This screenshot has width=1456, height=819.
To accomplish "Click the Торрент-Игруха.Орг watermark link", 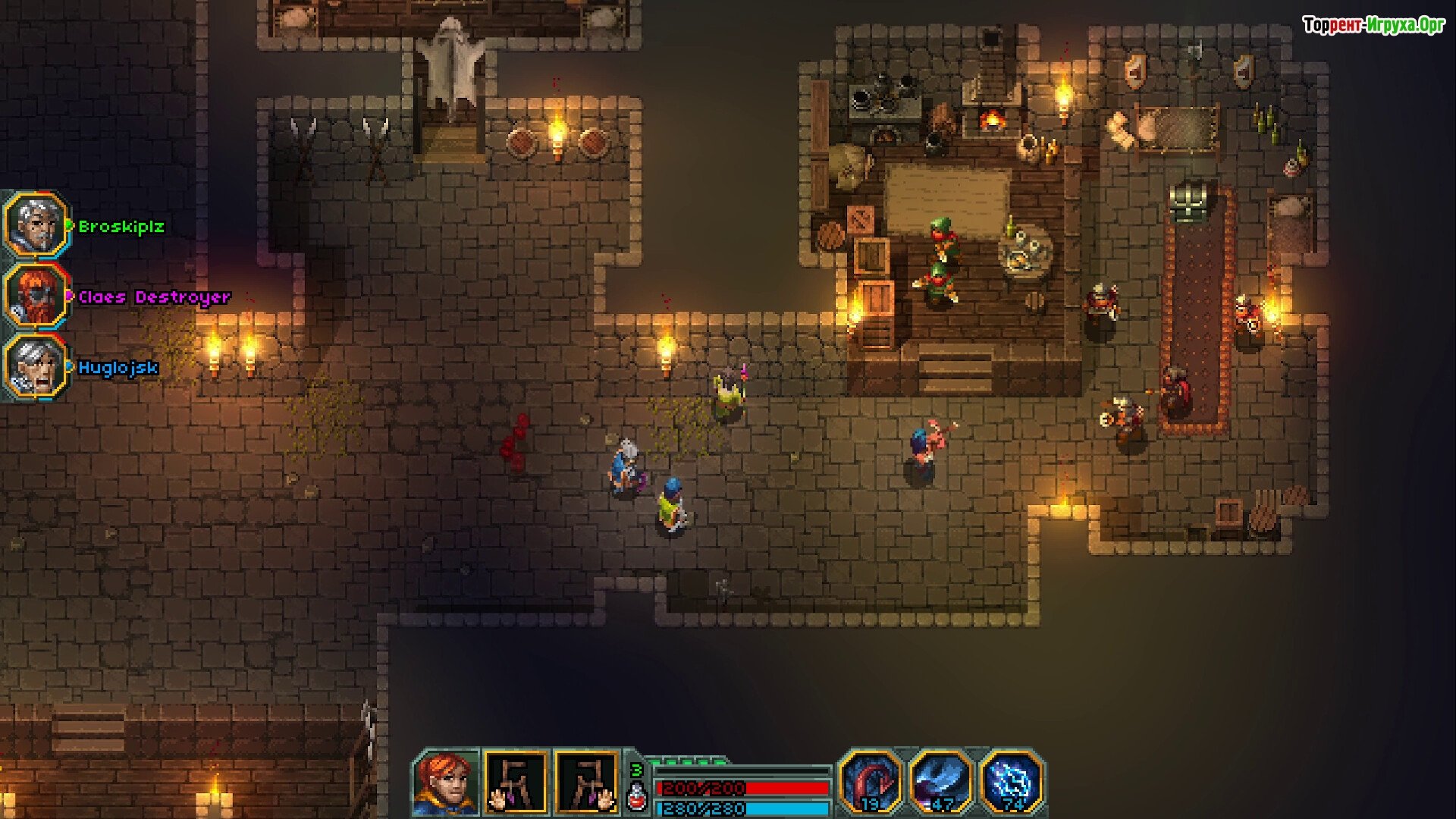I will (1373, 25).
